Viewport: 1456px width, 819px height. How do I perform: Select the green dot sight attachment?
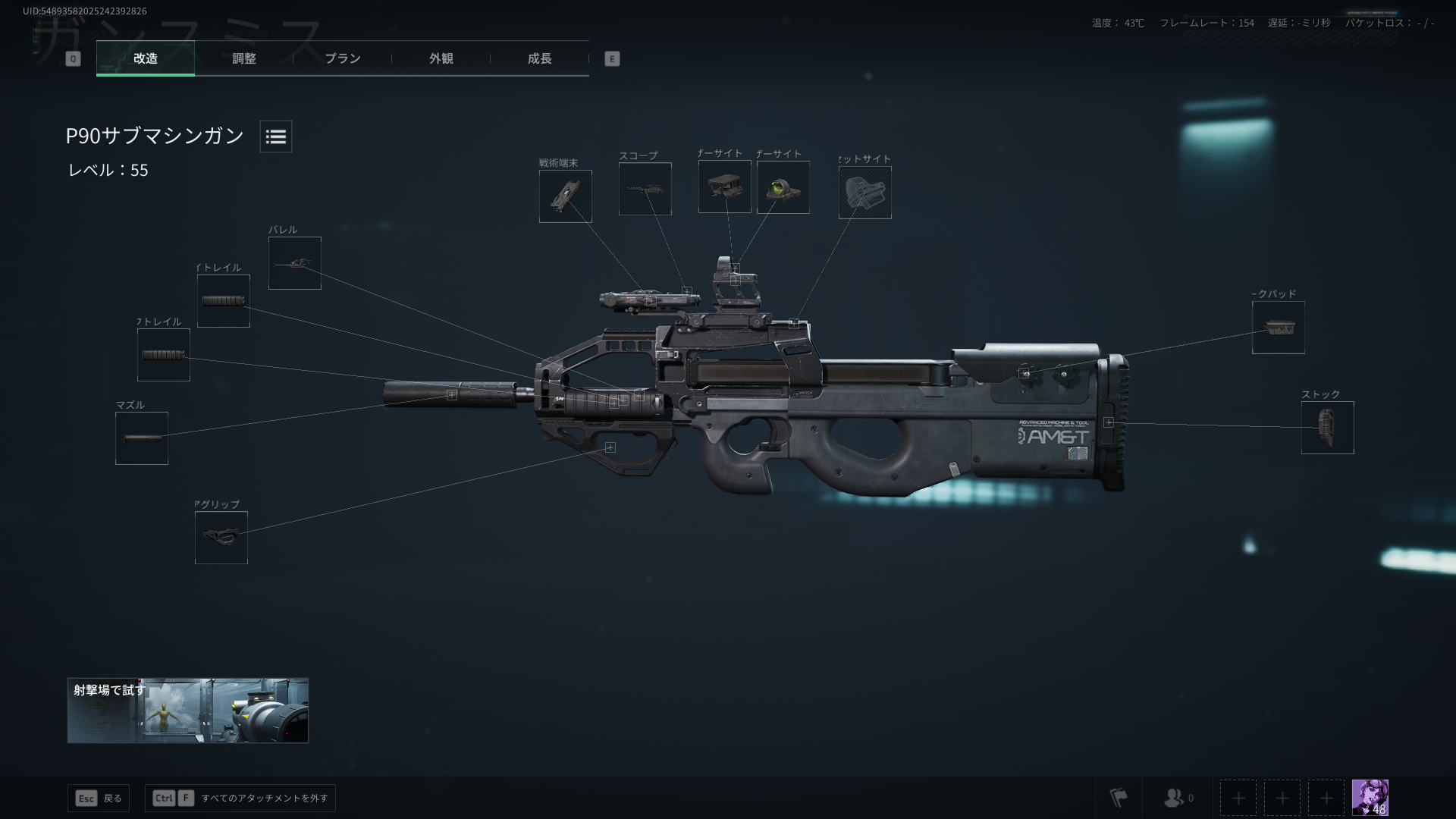click(x=783, y=187)
